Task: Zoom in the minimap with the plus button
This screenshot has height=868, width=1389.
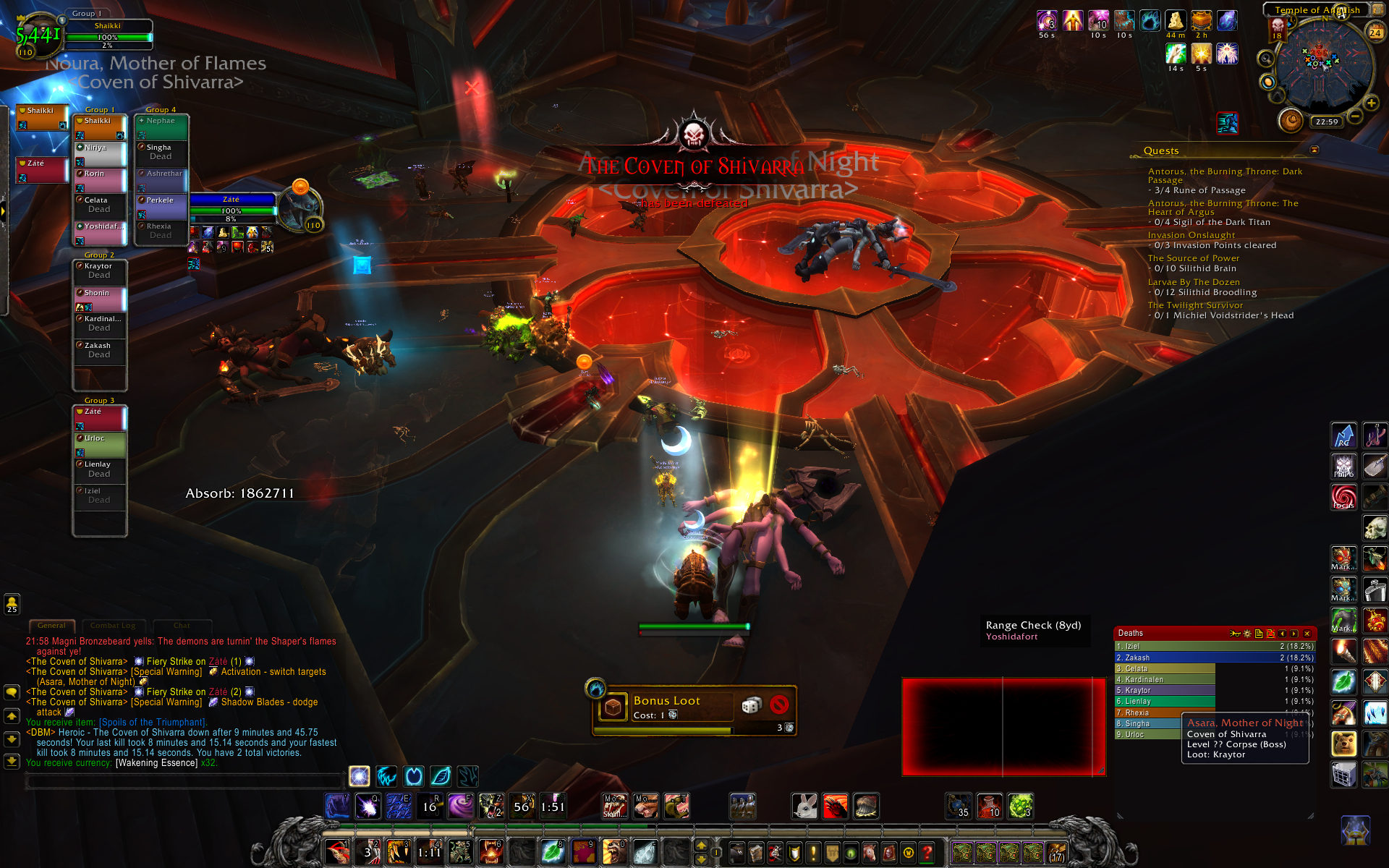Action: 1371,103
